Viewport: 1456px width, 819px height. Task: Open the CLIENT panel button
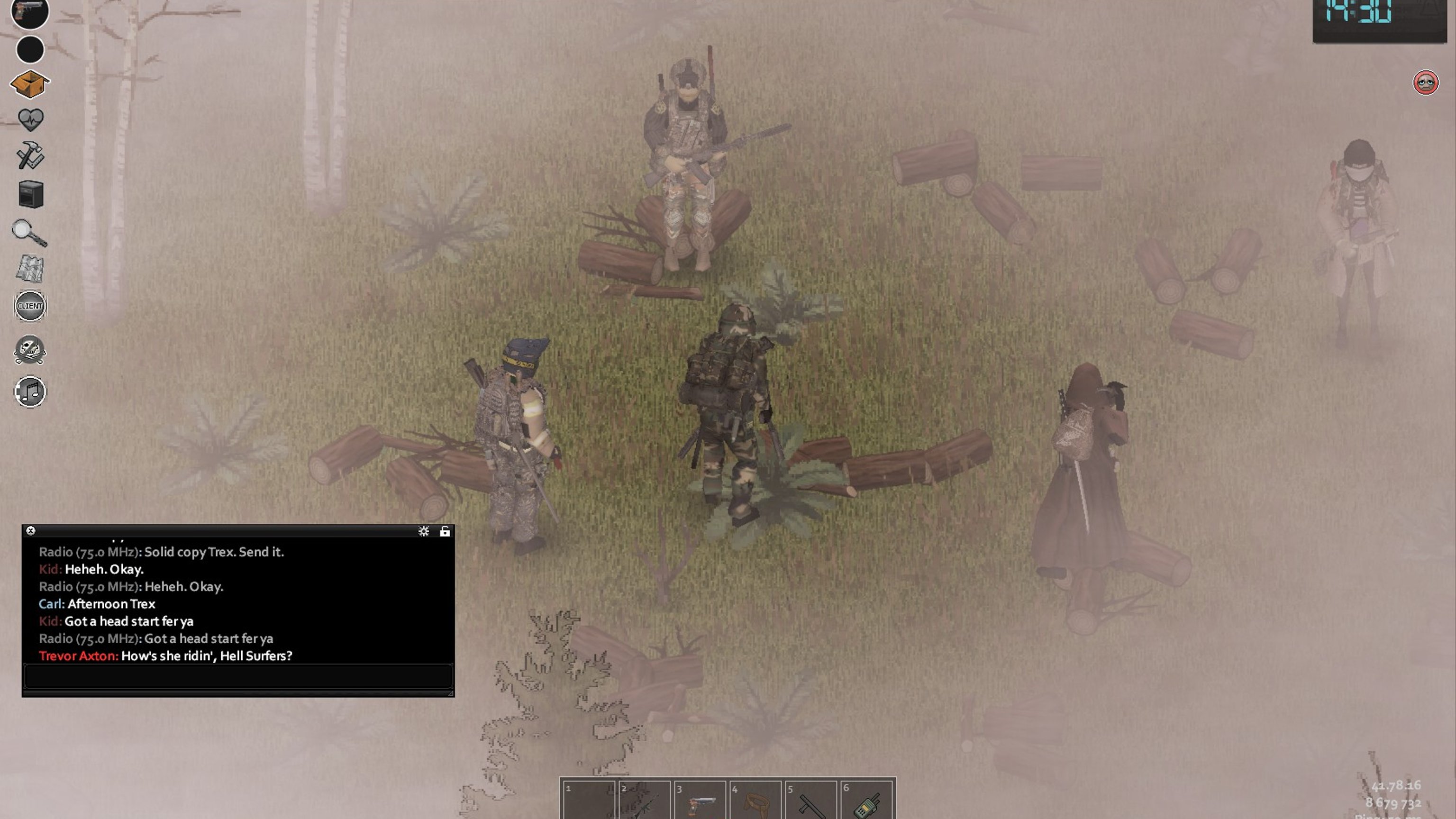pos(30,306)
